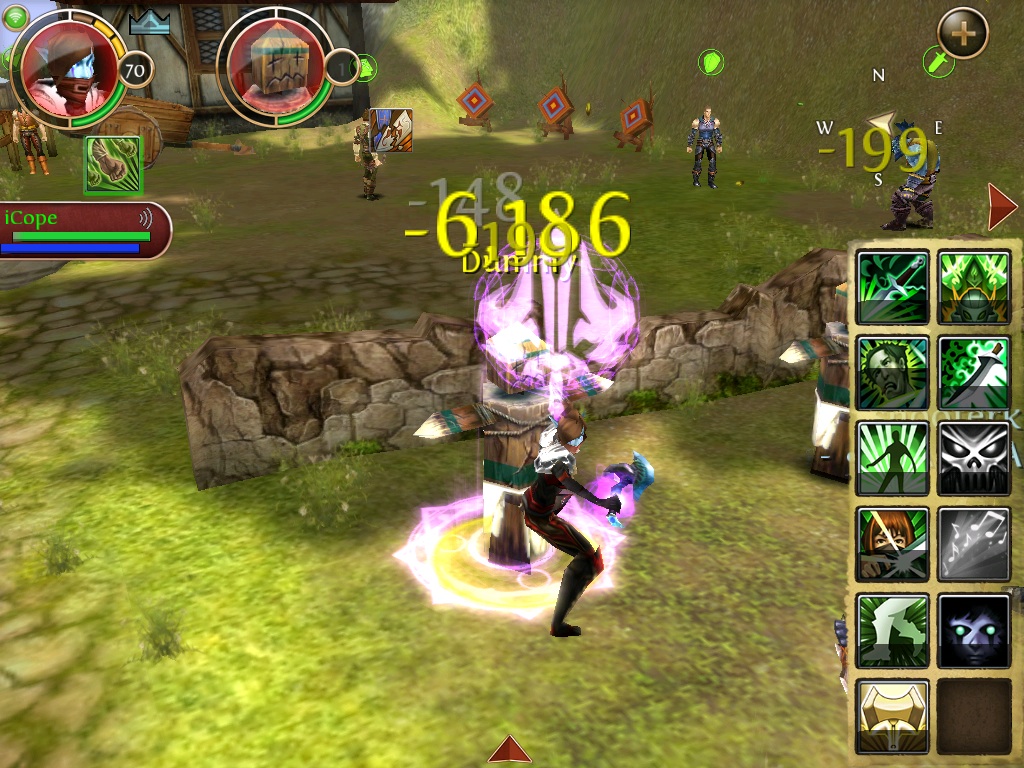Select the iCope group member frame

pyautogui.click(x=82, y=230)
